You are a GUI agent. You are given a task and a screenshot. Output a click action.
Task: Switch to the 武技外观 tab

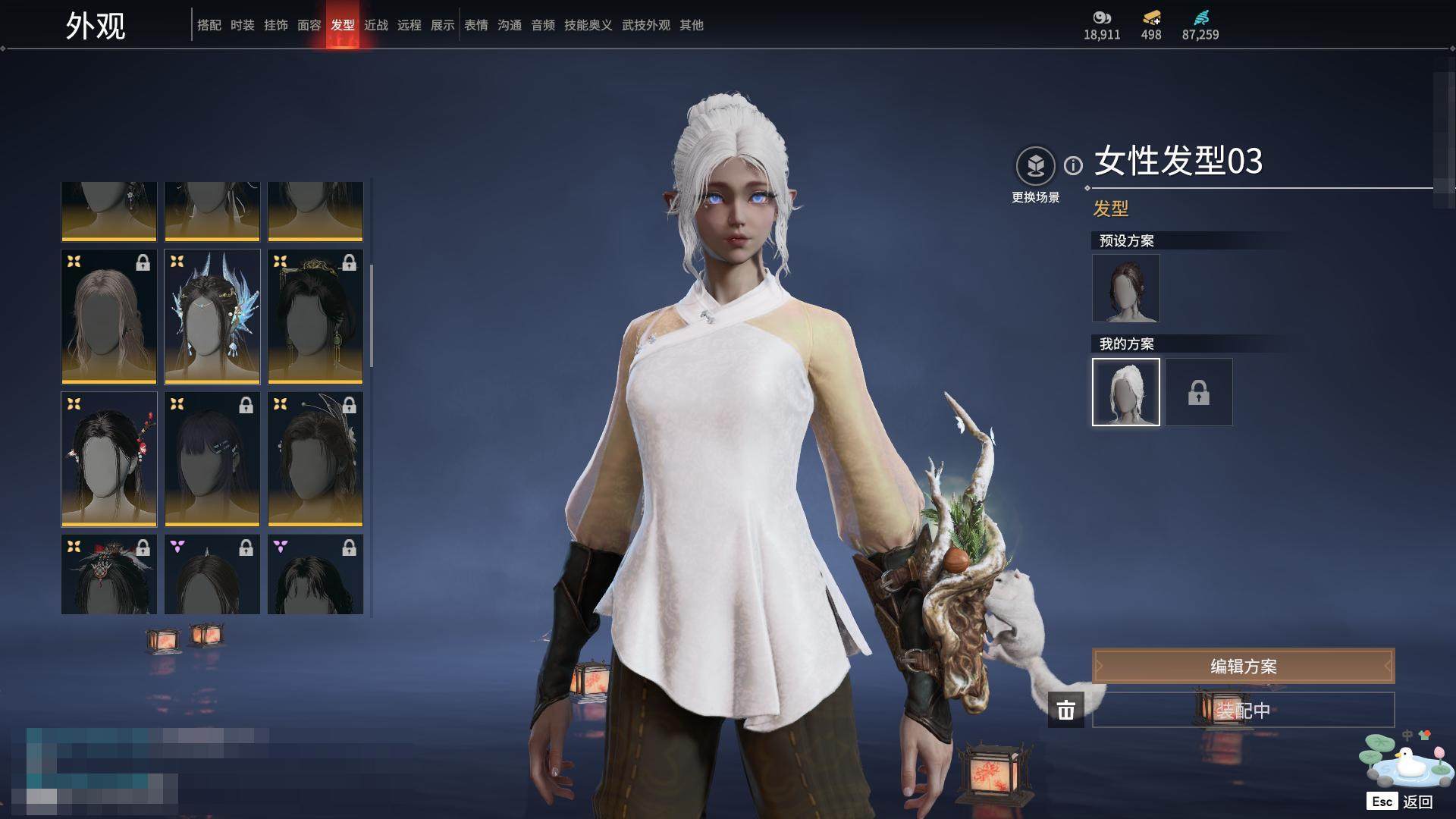pos(646,25)
